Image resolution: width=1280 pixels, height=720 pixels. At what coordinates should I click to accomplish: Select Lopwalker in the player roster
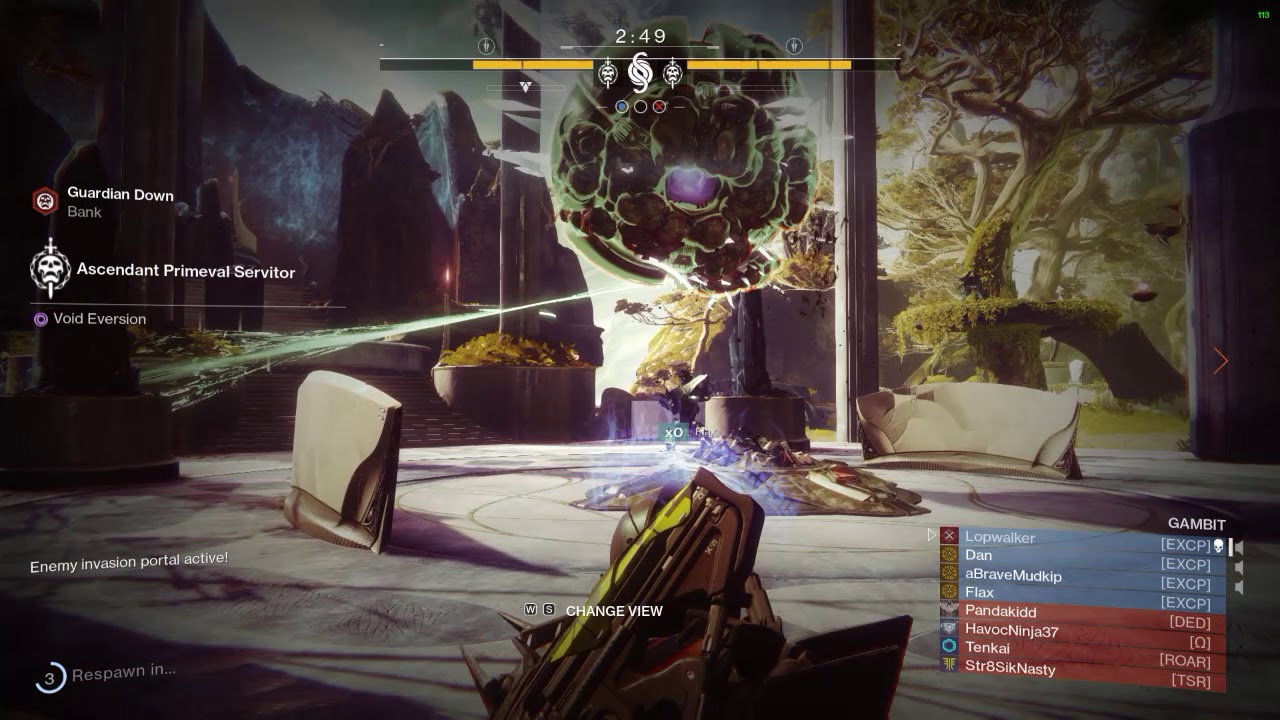click(1000, 537)
